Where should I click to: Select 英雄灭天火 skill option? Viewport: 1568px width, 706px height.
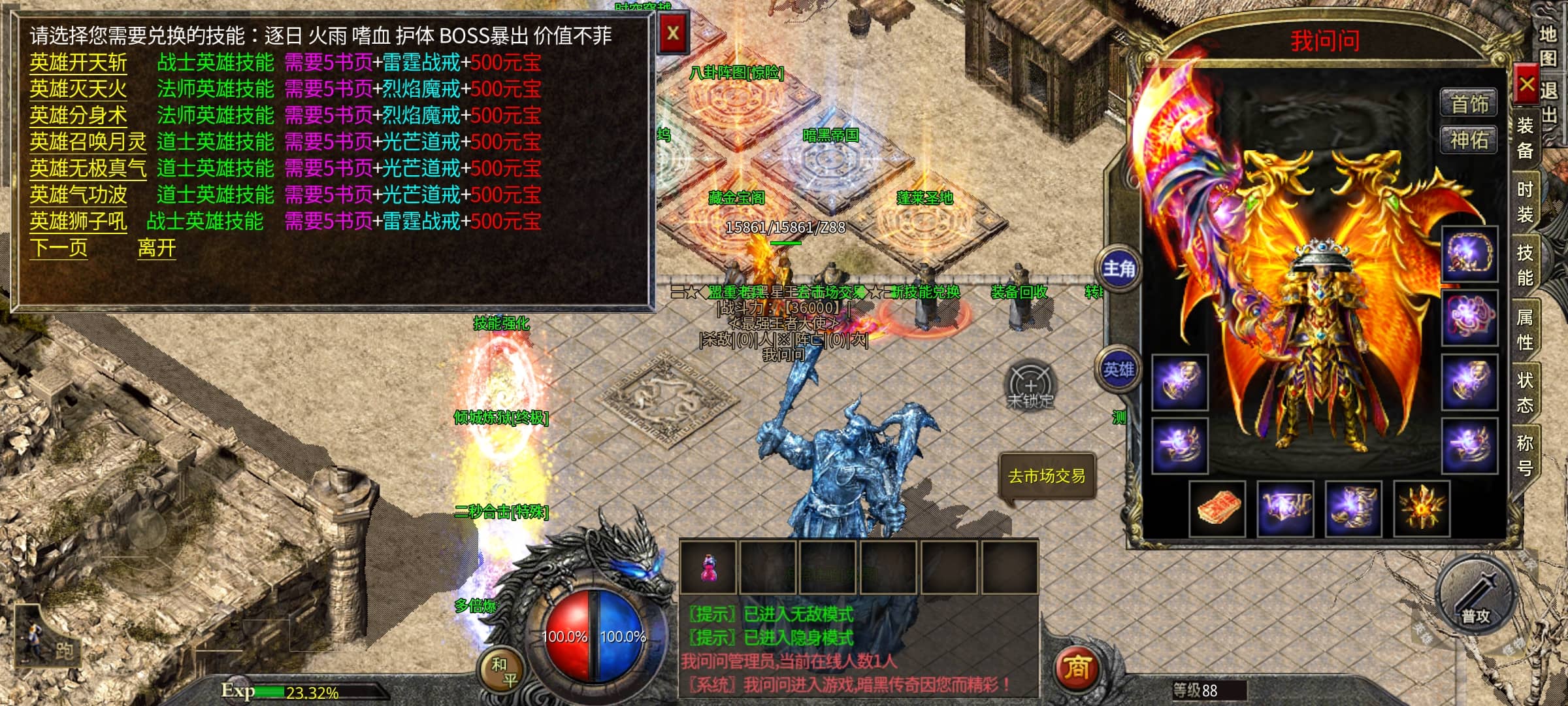pyautogui.click(x=78, y=89)
